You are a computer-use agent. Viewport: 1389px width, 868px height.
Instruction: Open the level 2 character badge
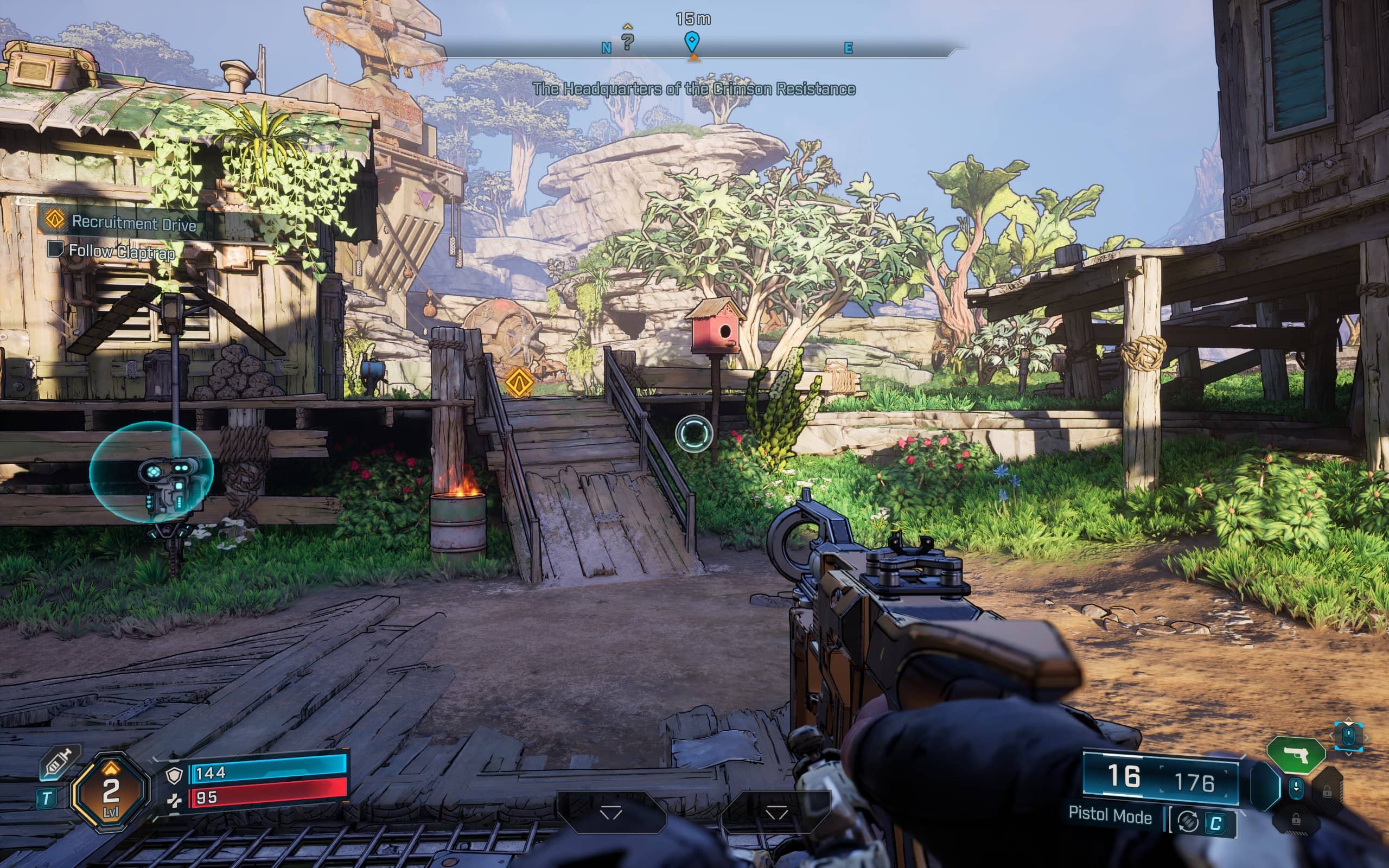(x=110, y=790)
